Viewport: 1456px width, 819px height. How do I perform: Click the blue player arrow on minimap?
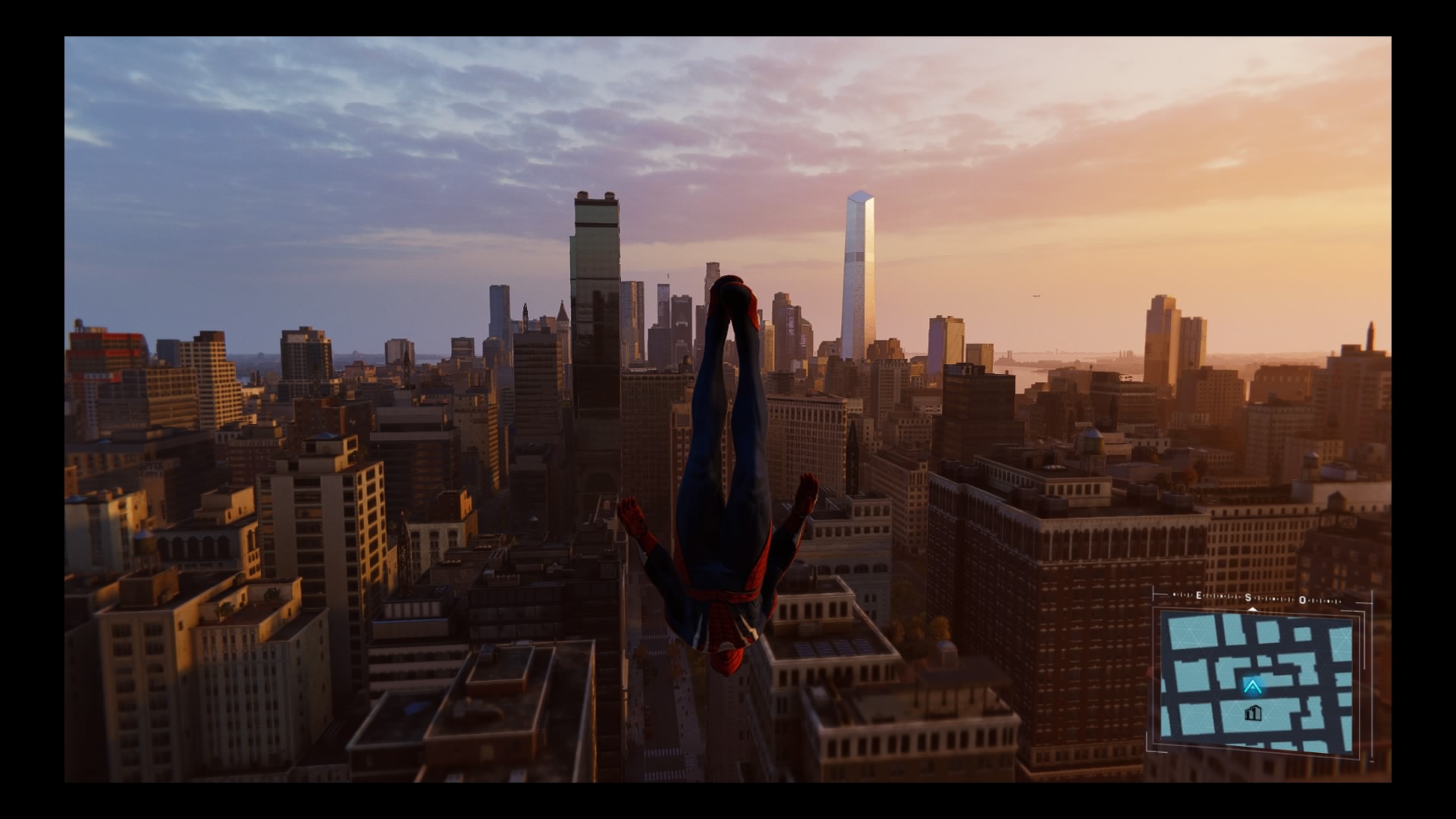point(1252,687)
